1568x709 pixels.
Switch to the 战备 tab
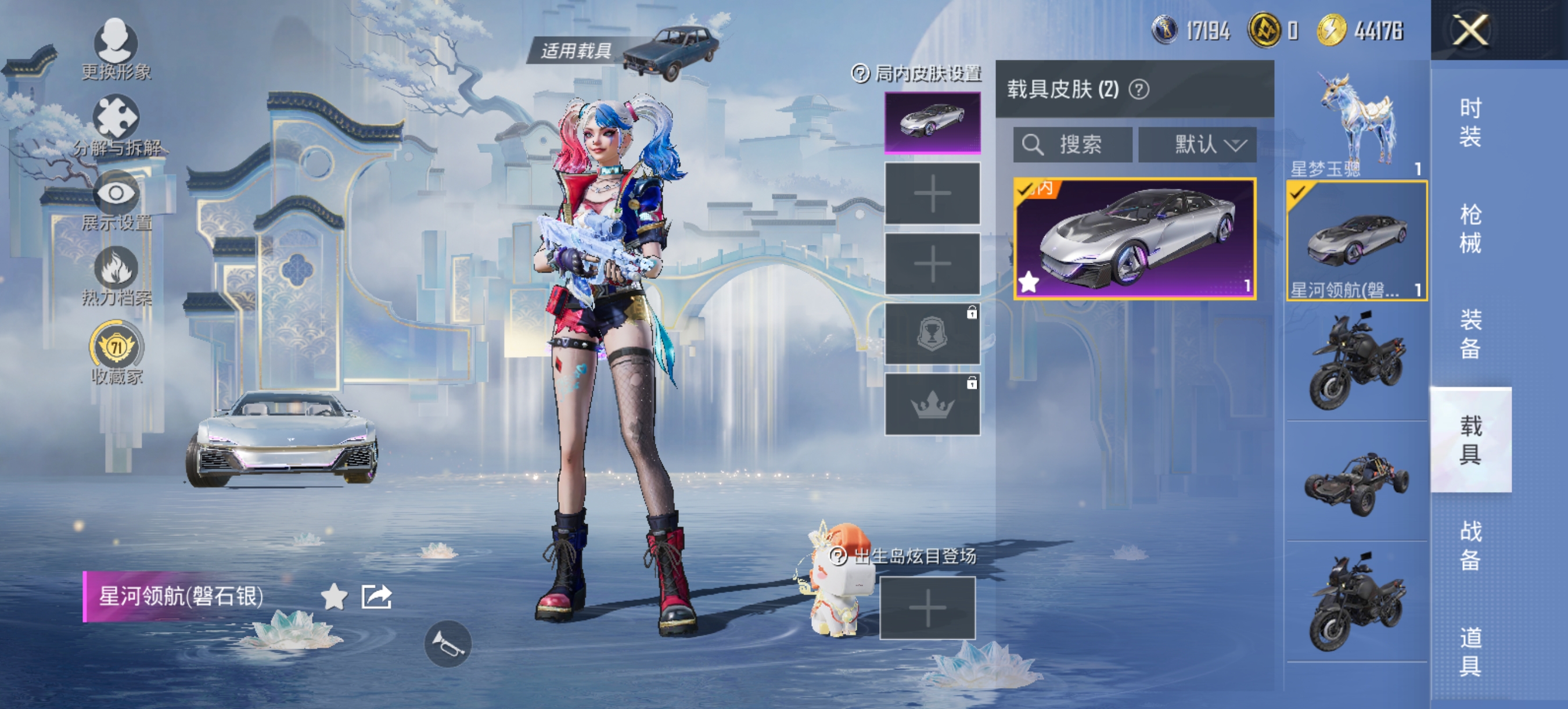pyautogui.click(x=1470, y=545)
